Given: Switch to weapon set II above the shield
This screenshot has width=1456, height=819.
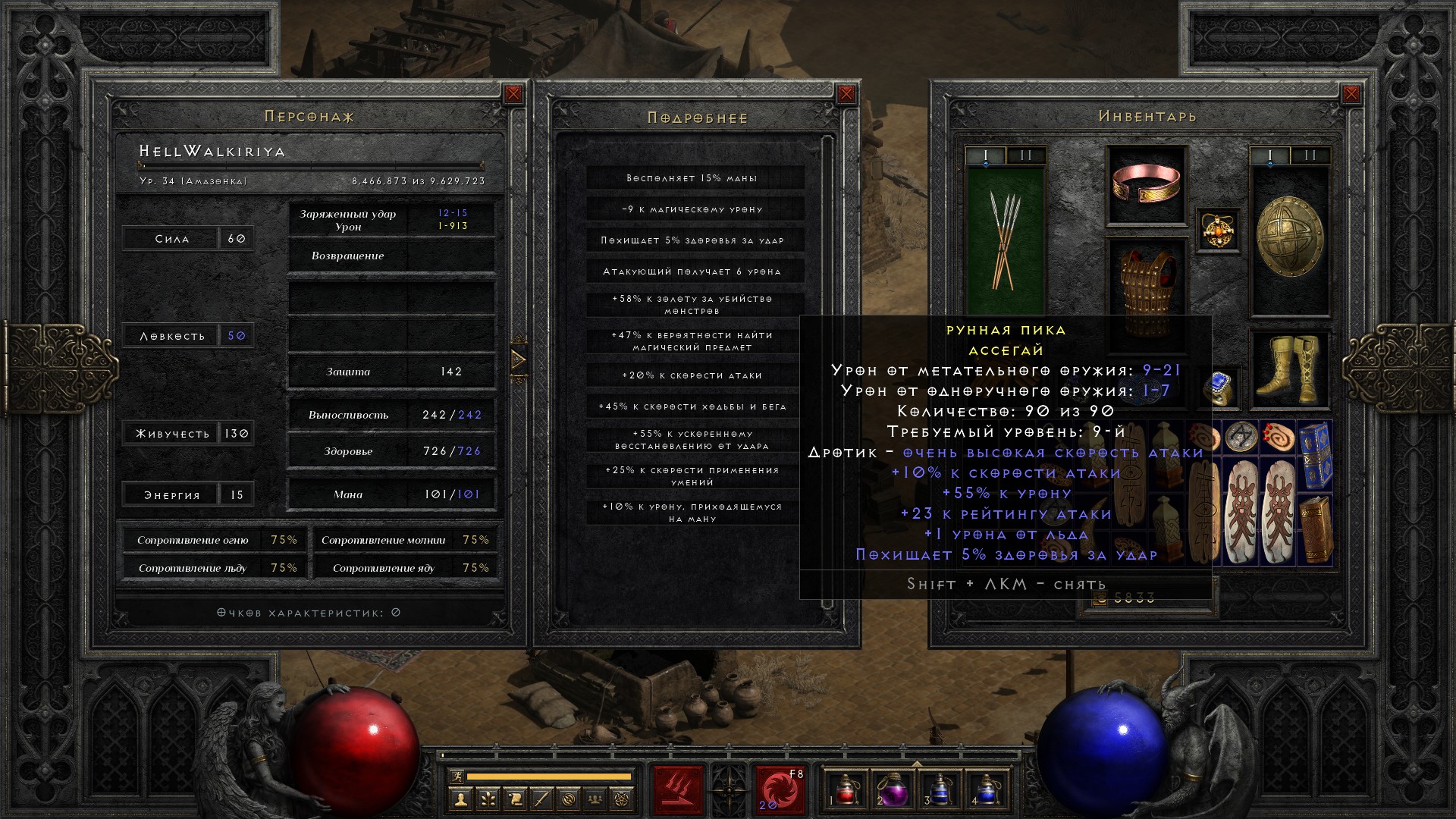Looking at the screenshot, I should click(x=1310, y=156).
